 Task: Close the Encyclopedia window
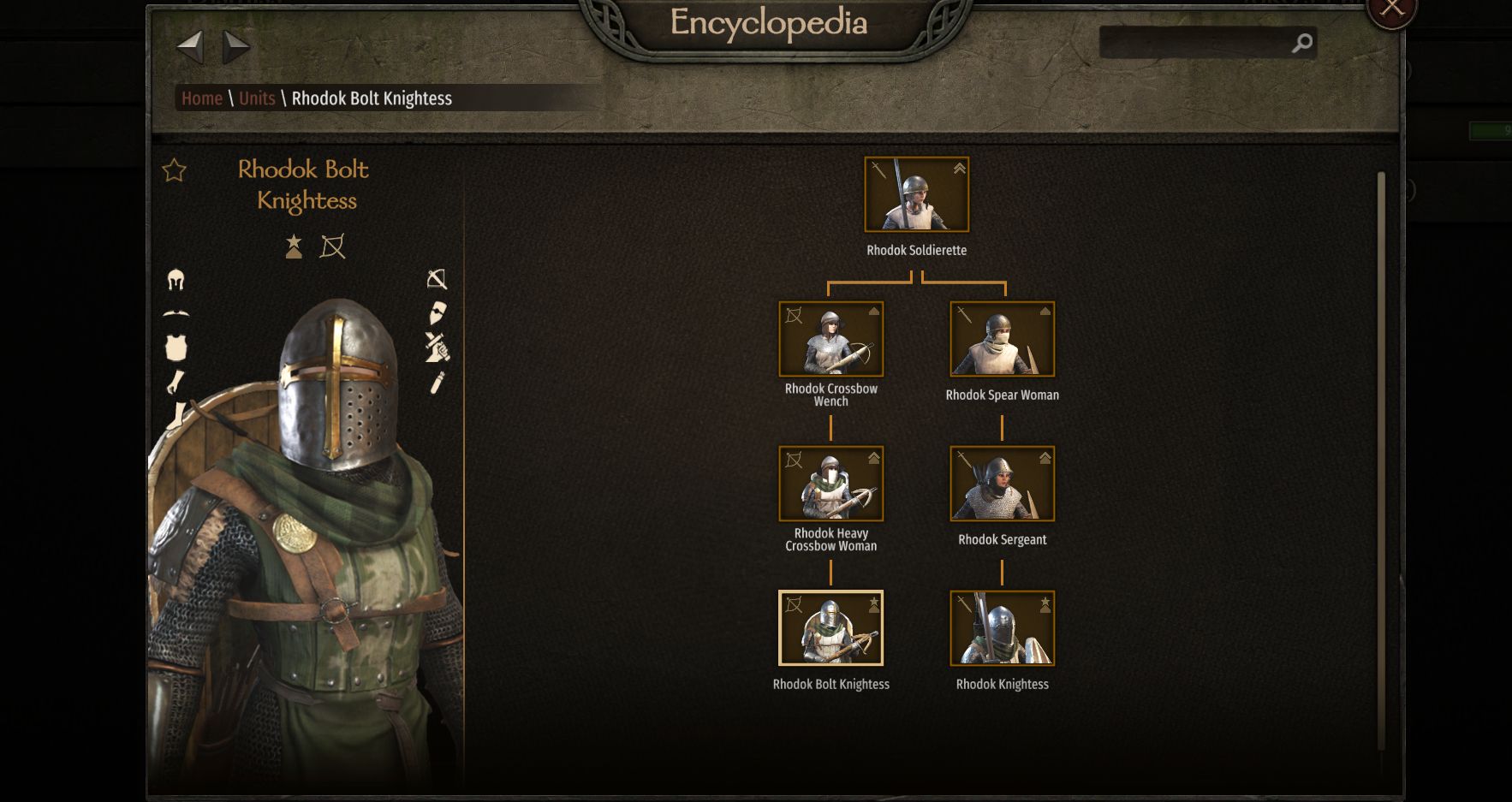pyautogui.click(x=1392, y=9)
